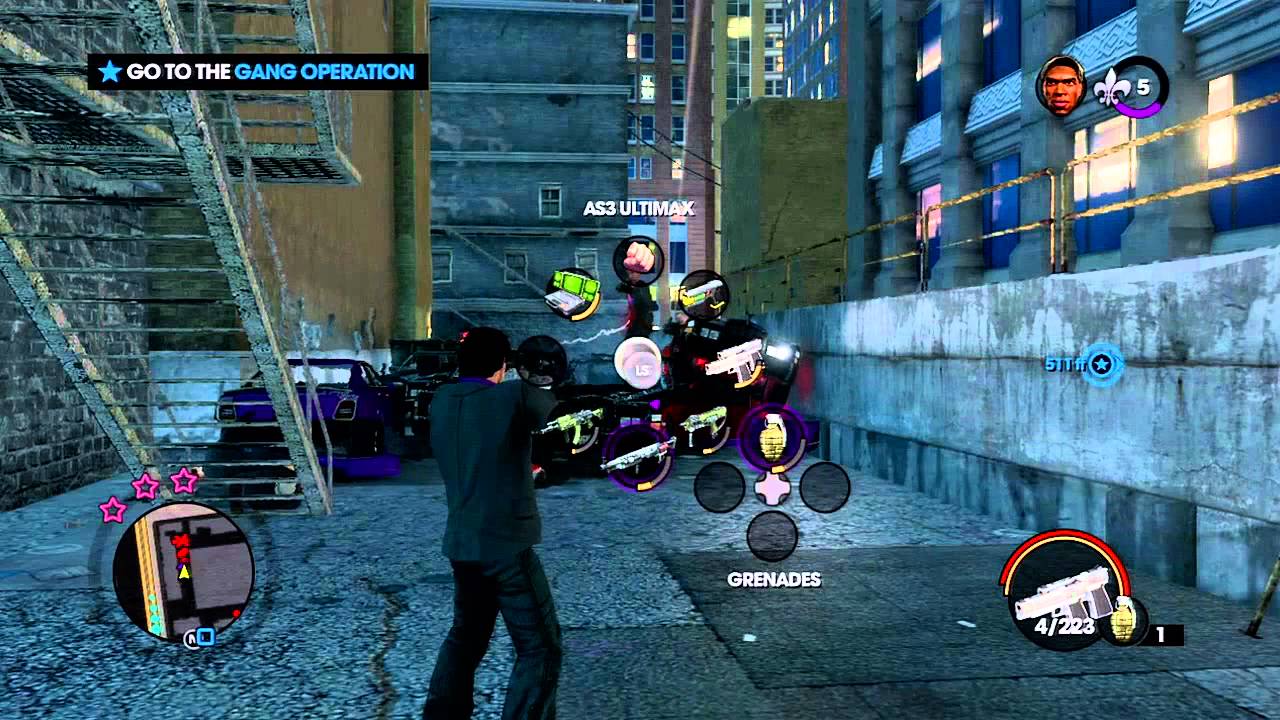Click the star on the objective banner
The width and height of the screenshot is (1280, 720).
110,71
